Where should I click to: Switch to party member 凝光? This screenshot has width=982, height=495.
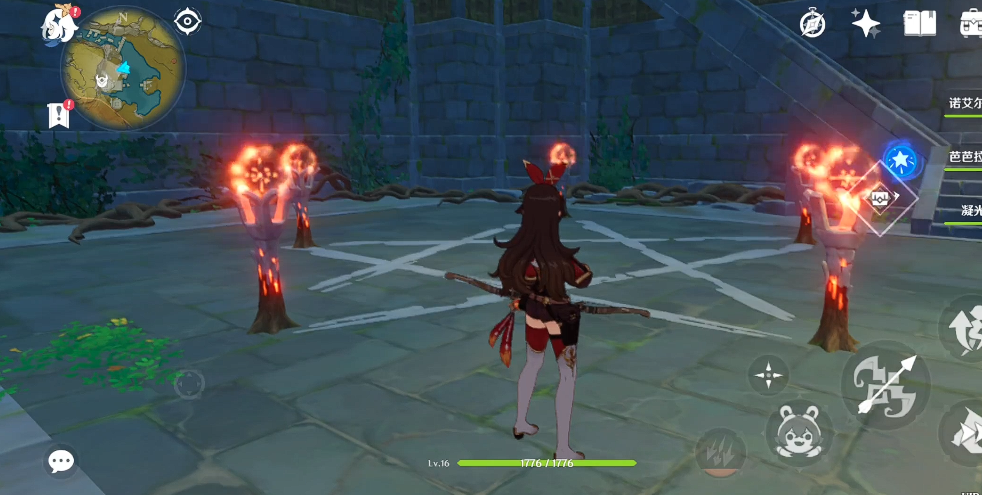point(965,211)
